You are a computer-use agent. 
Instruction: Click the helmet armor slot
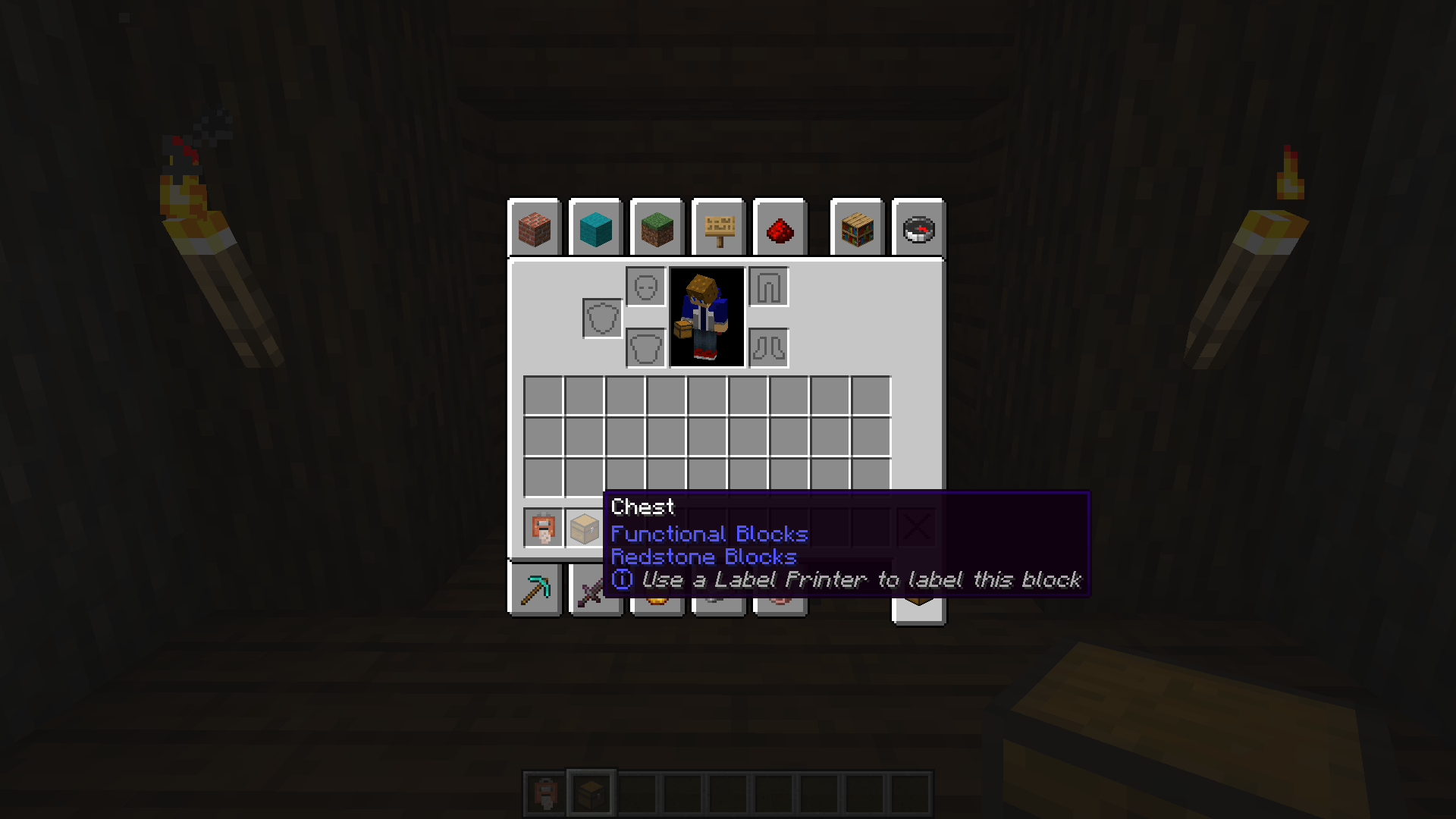[645, 287]
